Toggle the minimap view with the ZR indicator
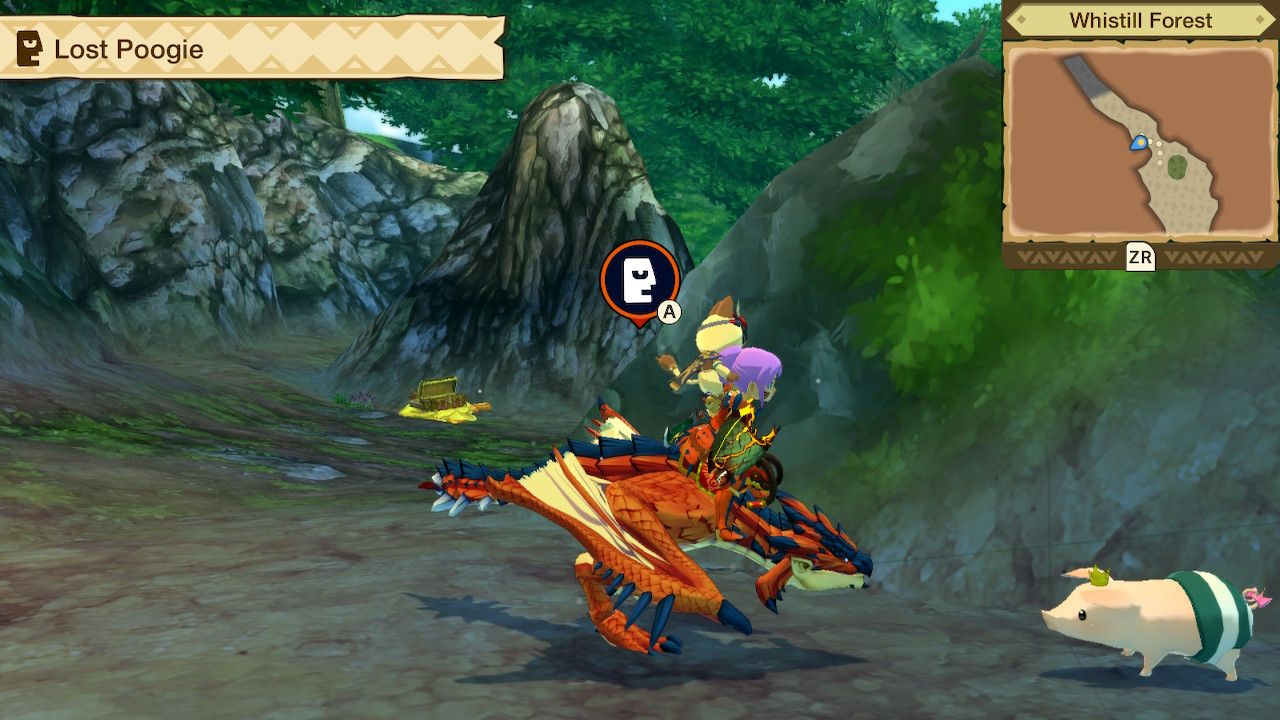This screenshot has width=1280, height=720. pos(1143,259)
